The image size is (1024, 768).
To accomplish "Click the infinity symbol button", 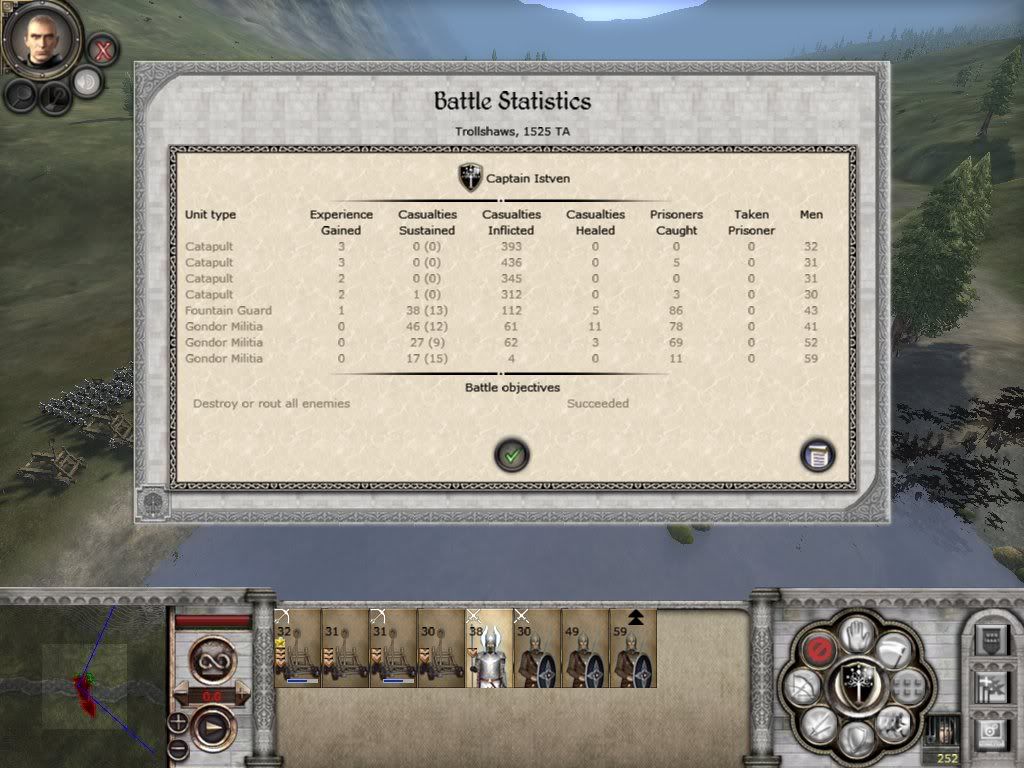I will 212,661.
